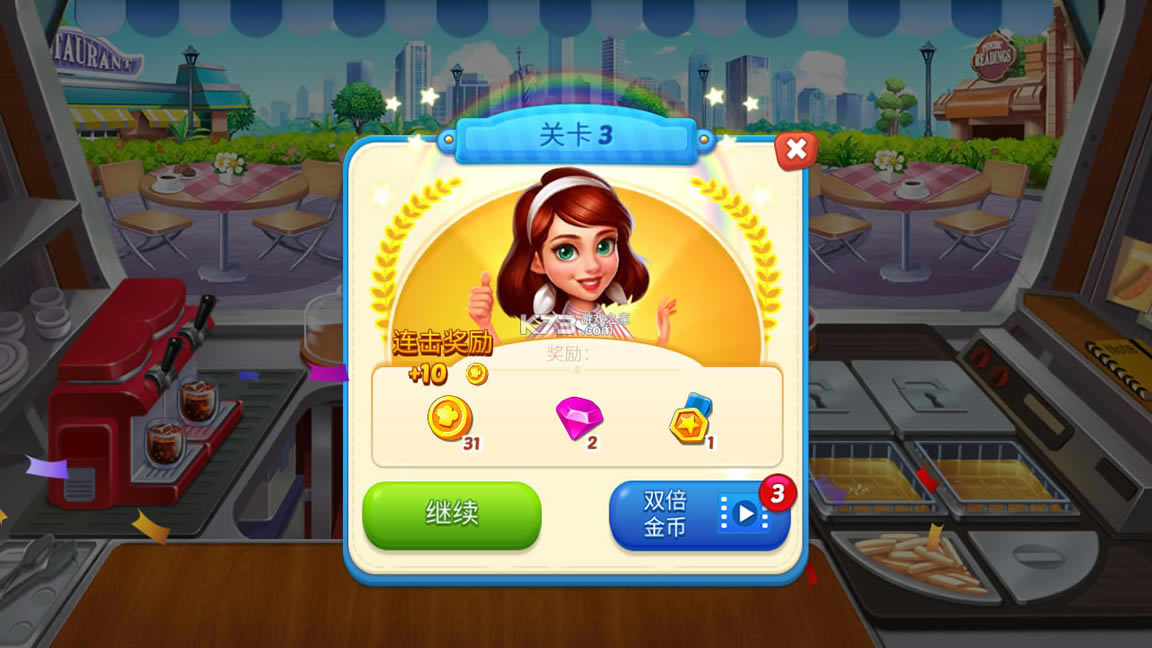Activate the blue 双倍金币 double coins button
The width and height of the screenshot is (1152, 648).
click(x=698, y=514)
